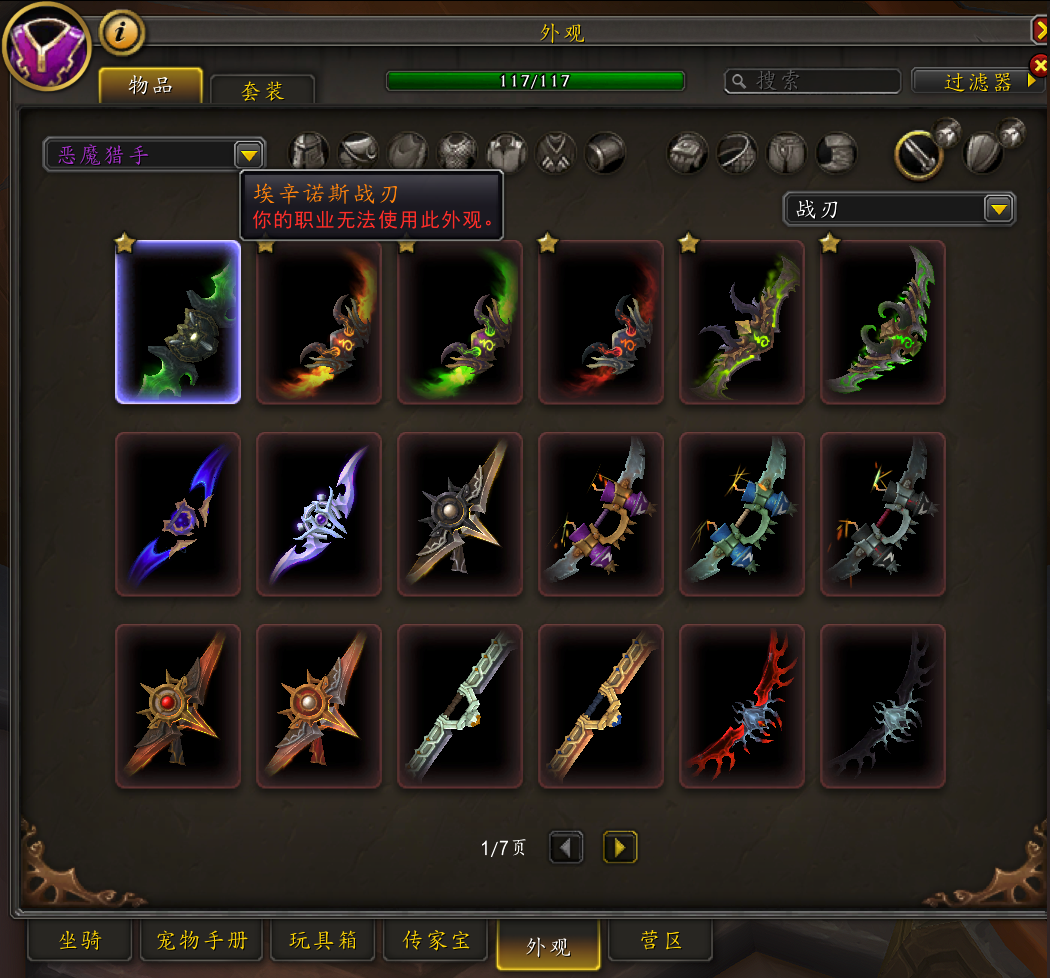
Task: Open the 过滤器 filter menu
Action: tap(977, 82)
